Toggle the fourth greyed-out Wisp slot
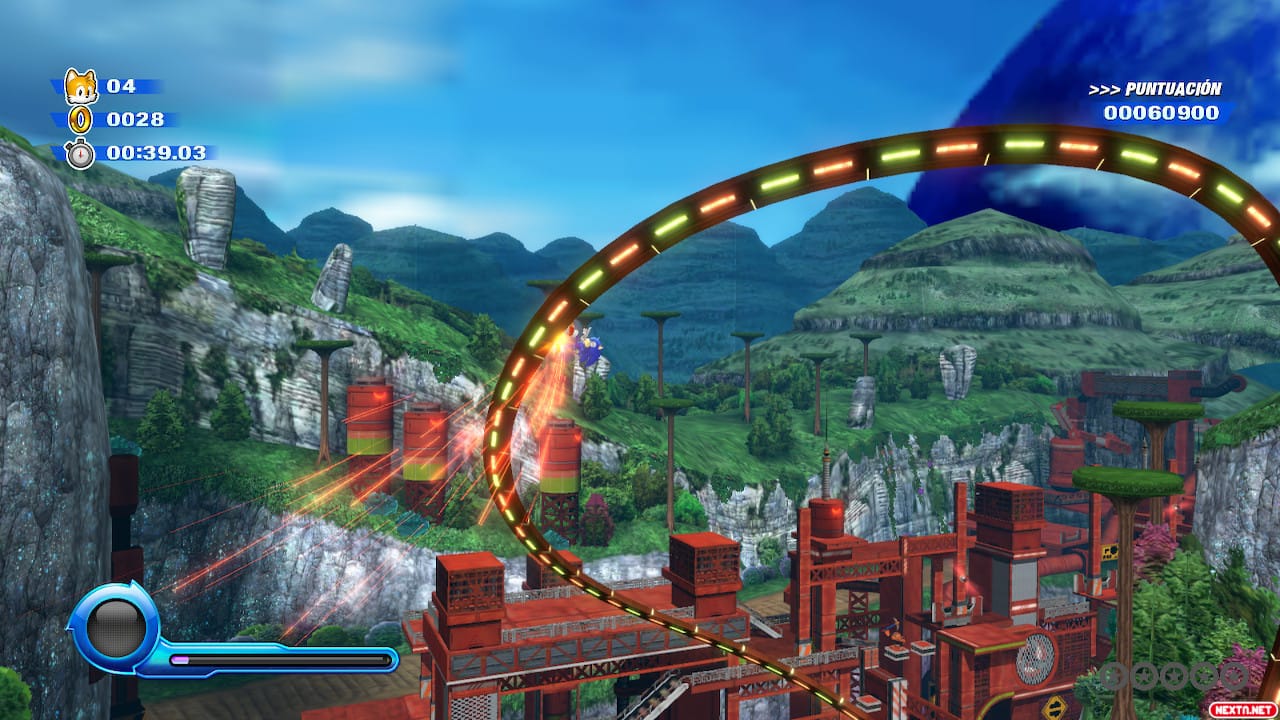Image resolution: width=1280 pixels, height=720 pixels. (1203, 676)
